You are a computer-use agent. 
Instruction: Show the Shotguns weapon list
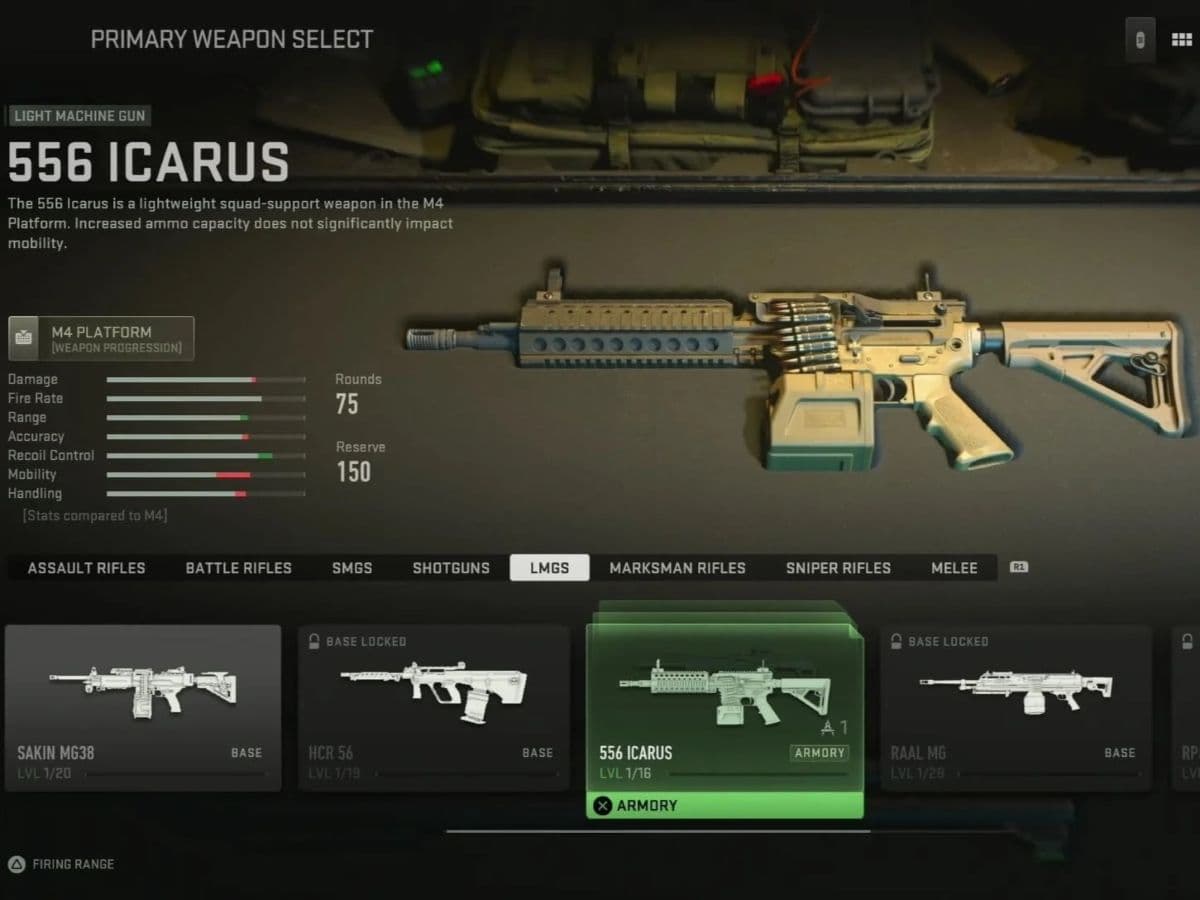(x=451, y=568)
